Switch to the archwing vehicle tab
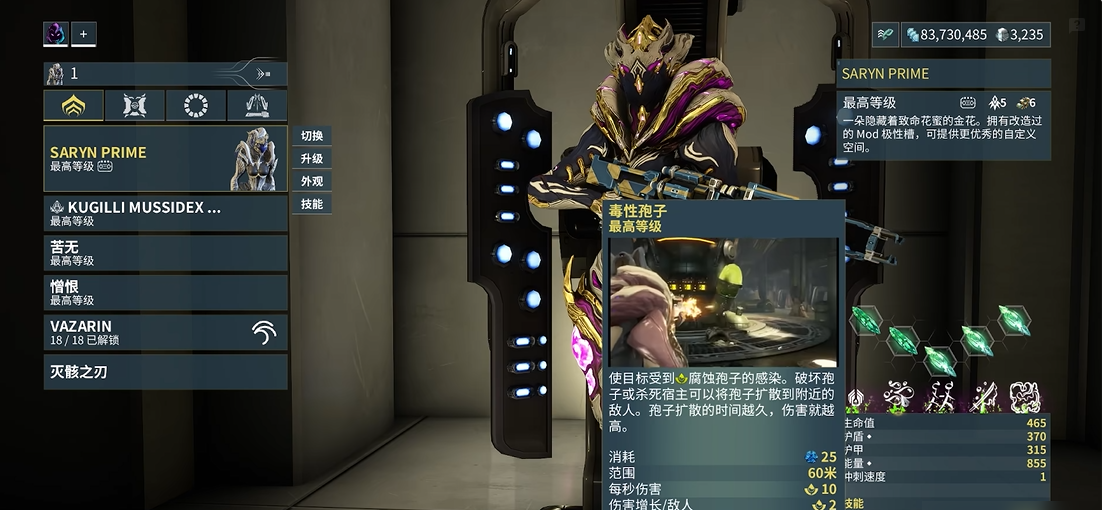 [x=257, y=105]
